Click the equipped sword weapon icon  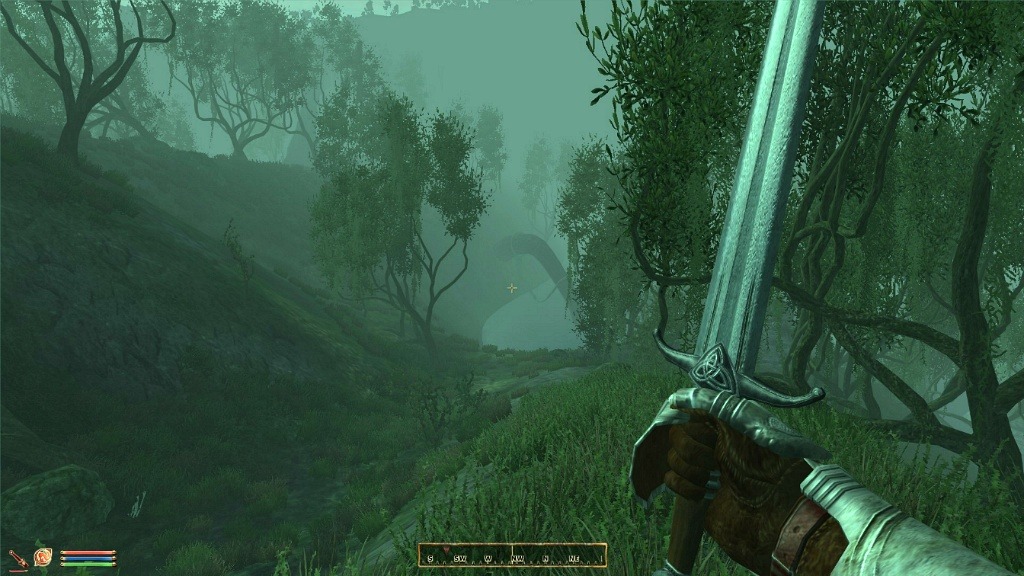(17, 558)
